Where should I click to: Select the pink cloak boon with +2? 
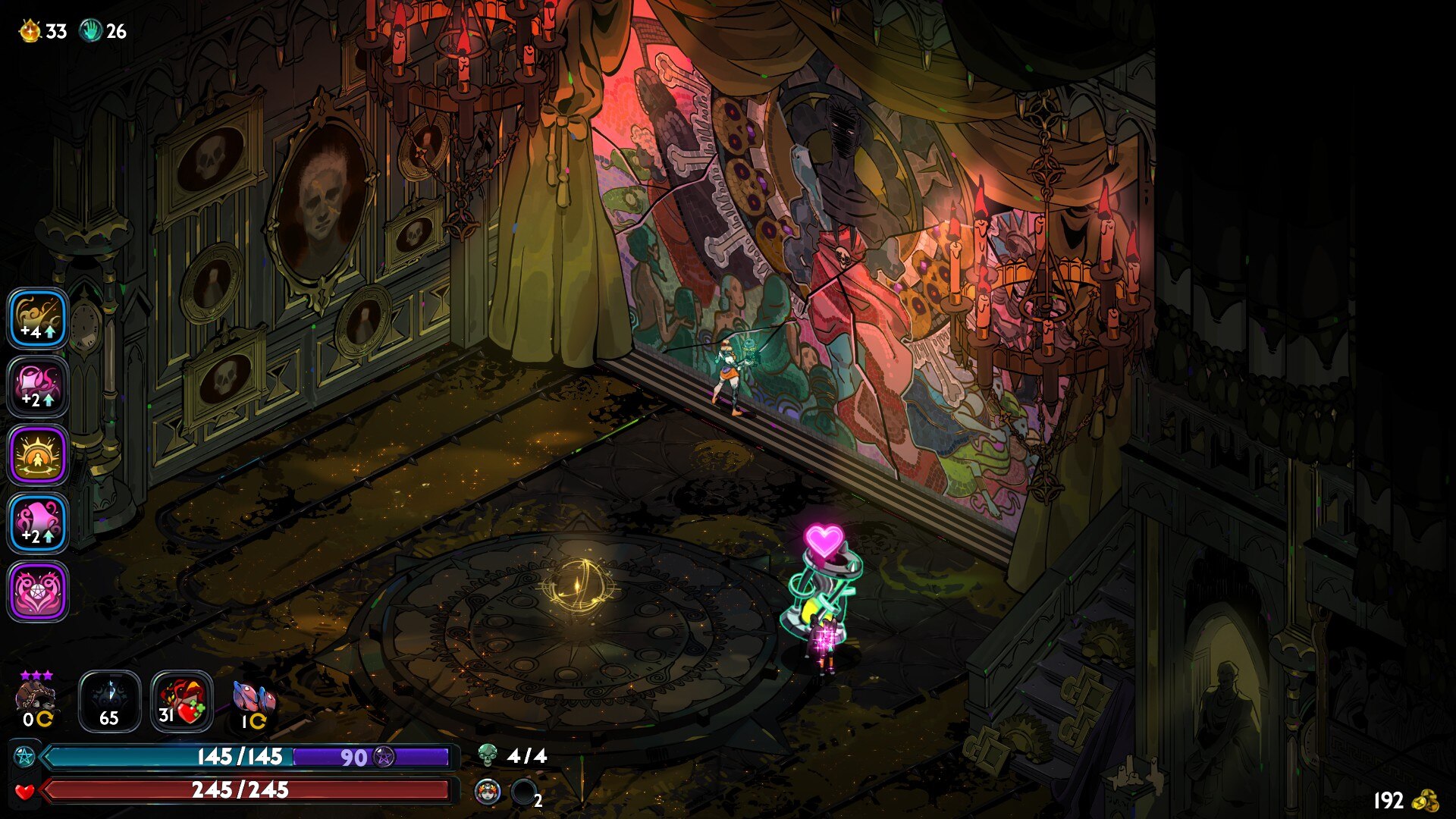(38, 523)
